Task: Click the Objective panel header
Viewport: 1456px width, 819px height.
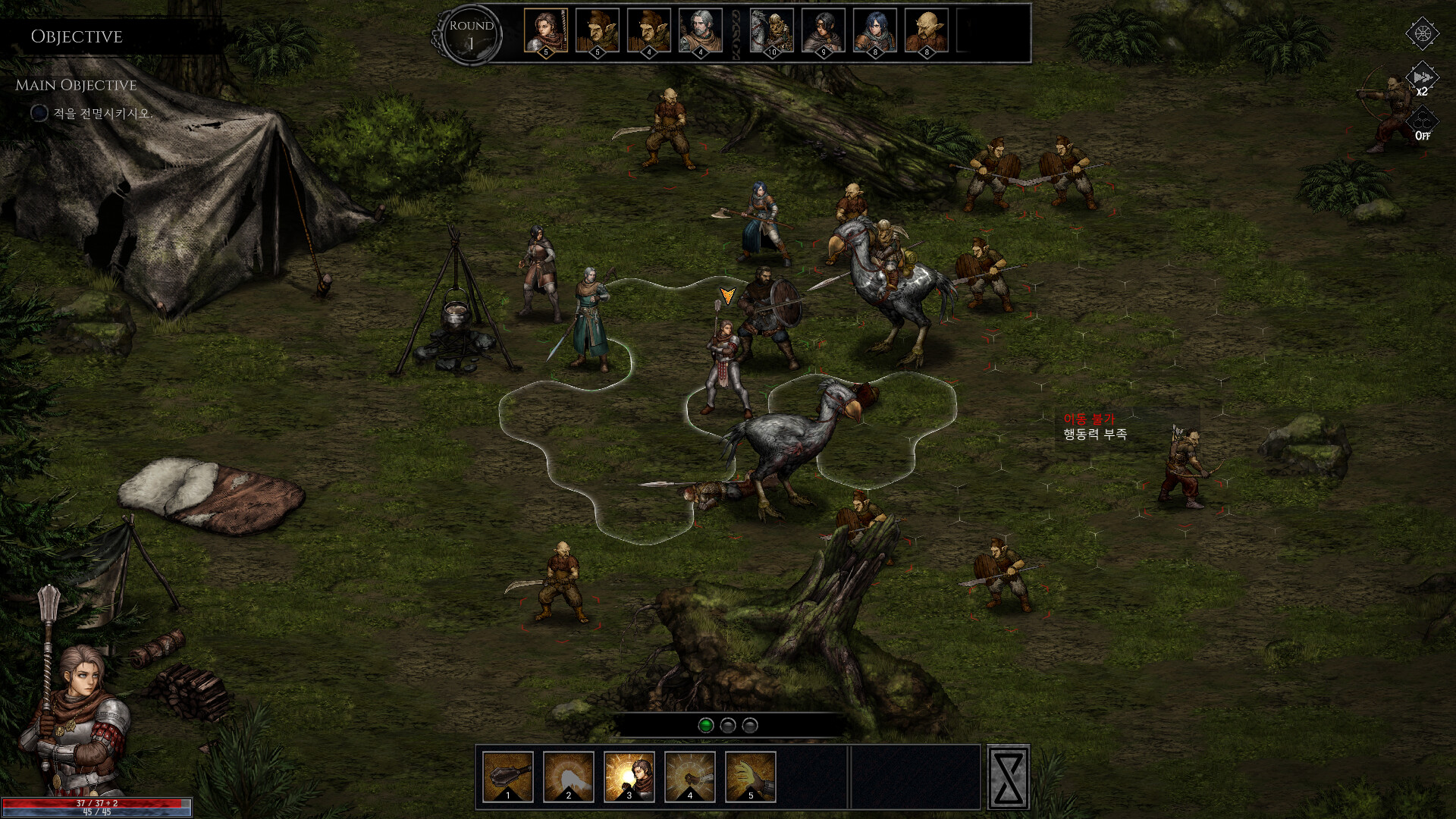Action: (77, 36)
